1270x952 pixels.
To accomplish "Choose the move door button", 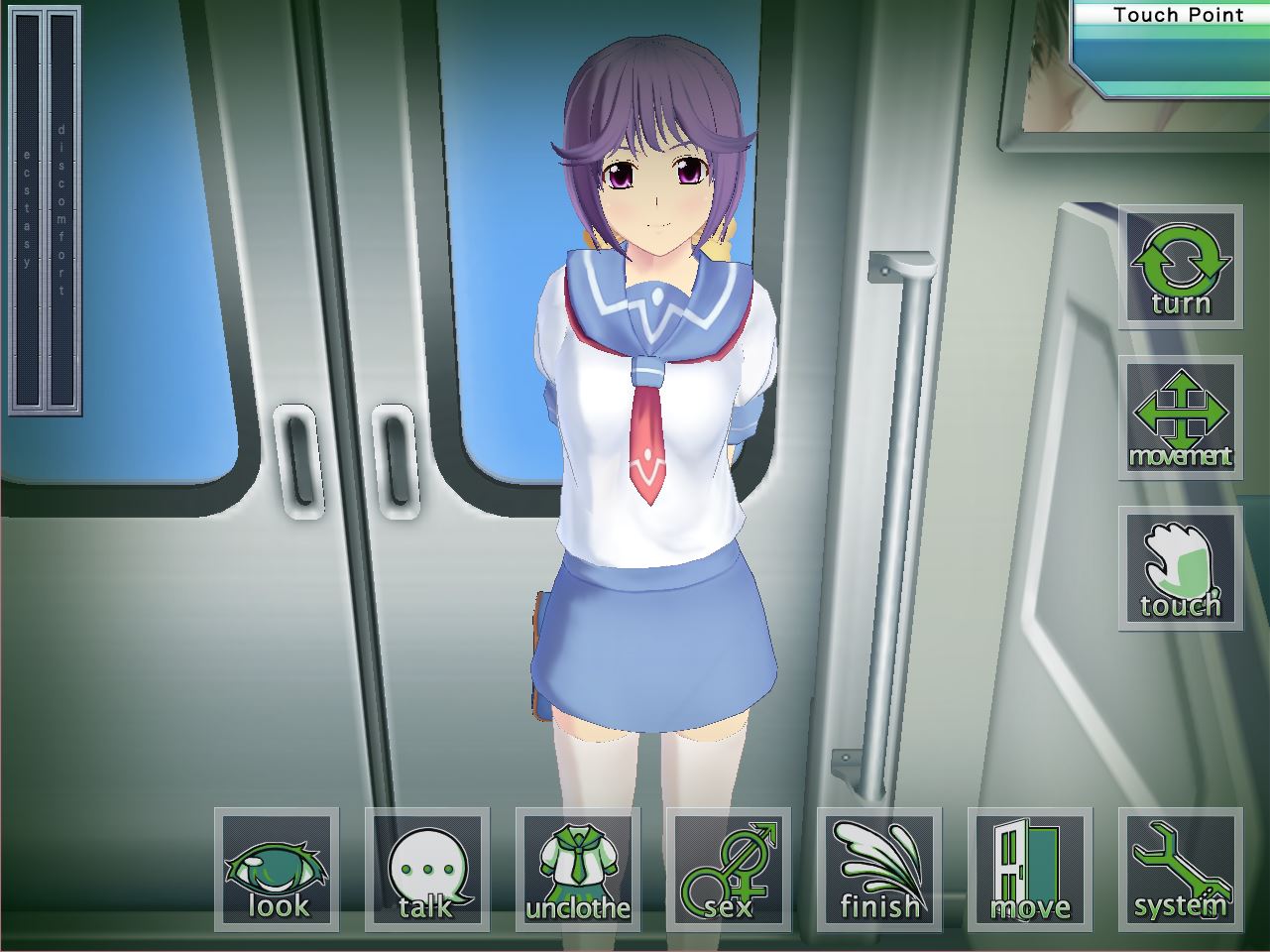I will (x=1030, y=870).
